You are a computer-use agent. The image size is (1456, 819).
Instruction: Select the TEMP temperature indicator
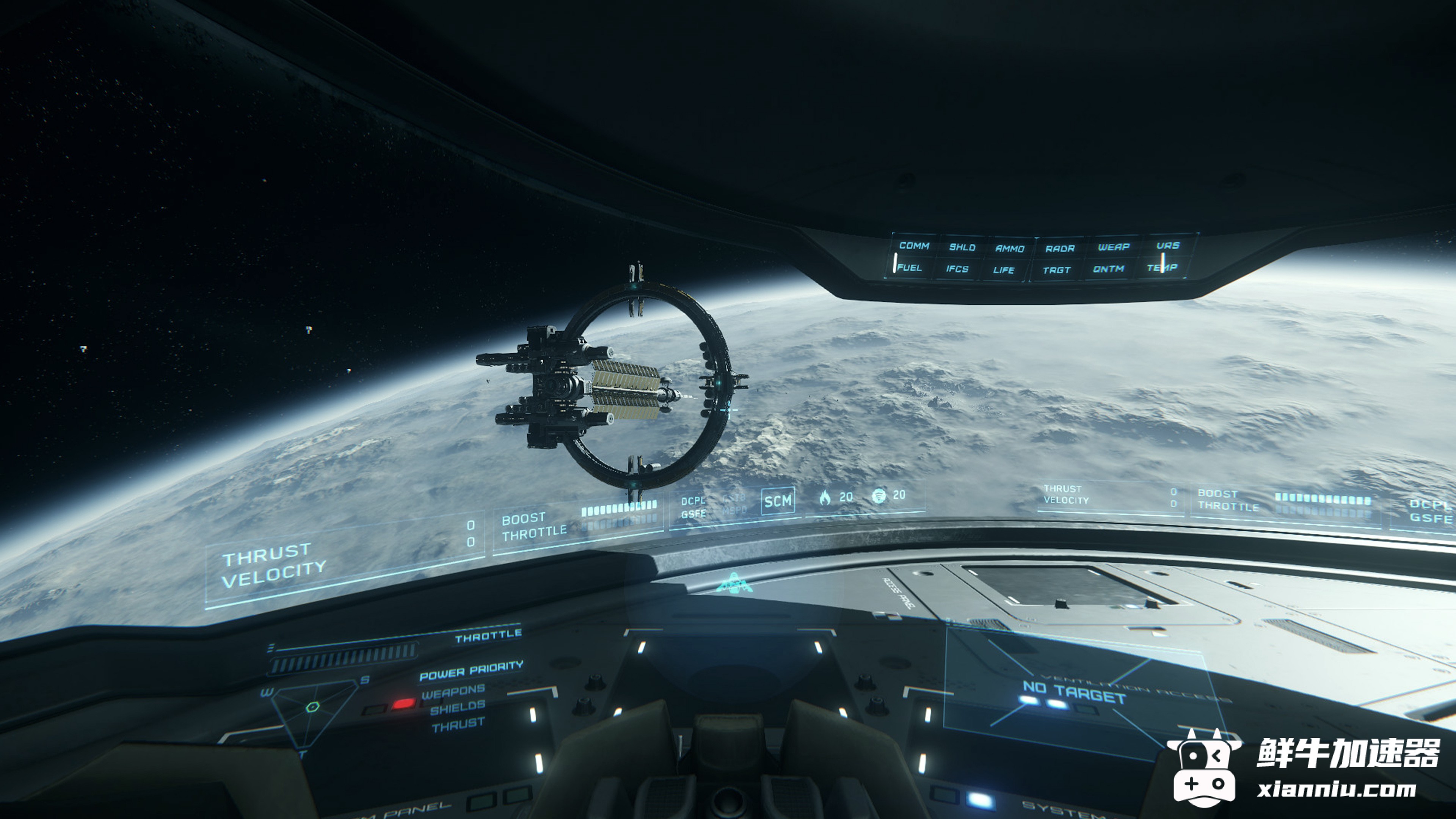point(1162,267)
